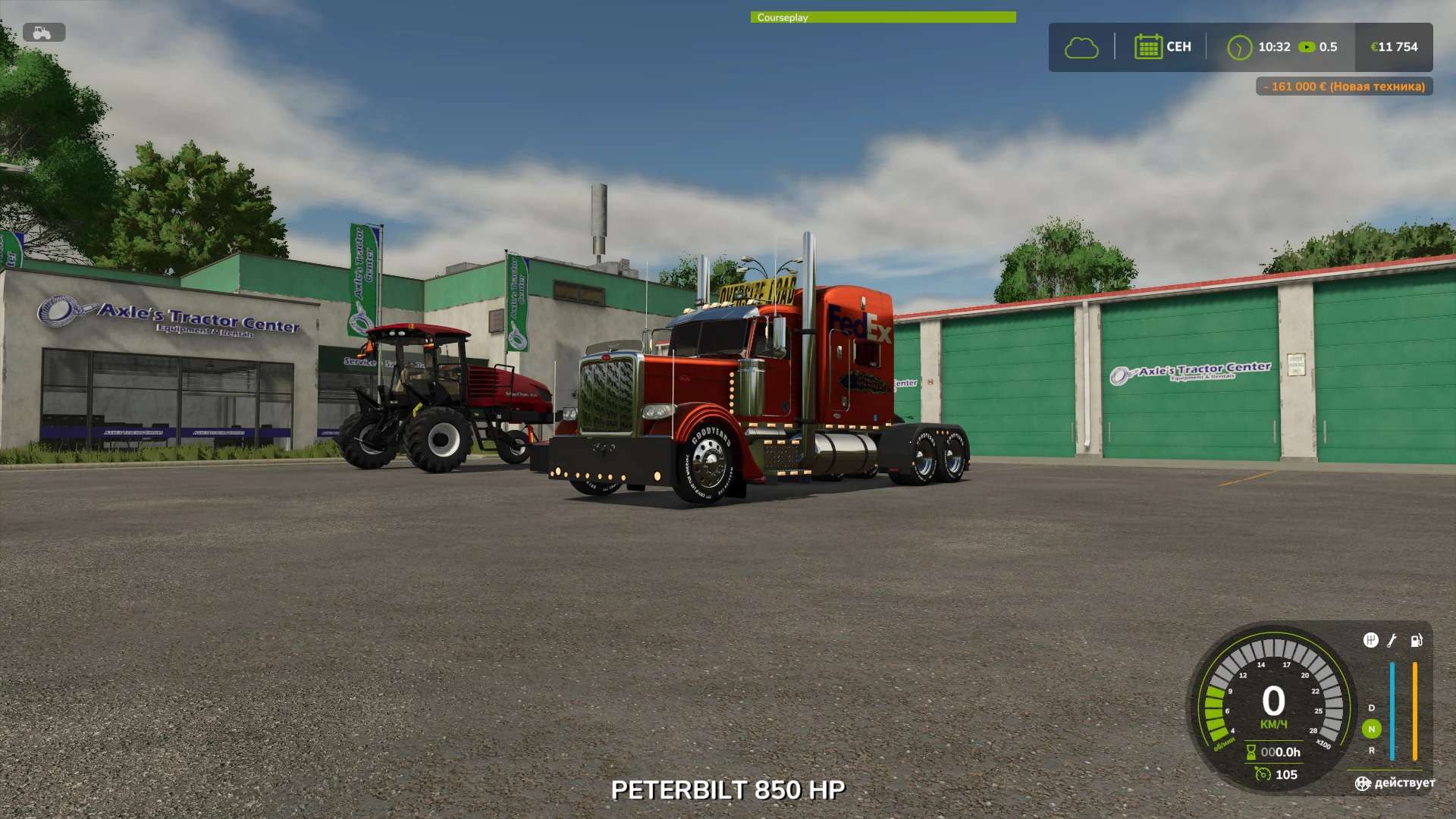Select the N gear indicator
The height and width of the screenshot is (819, 1456).
1371,730
